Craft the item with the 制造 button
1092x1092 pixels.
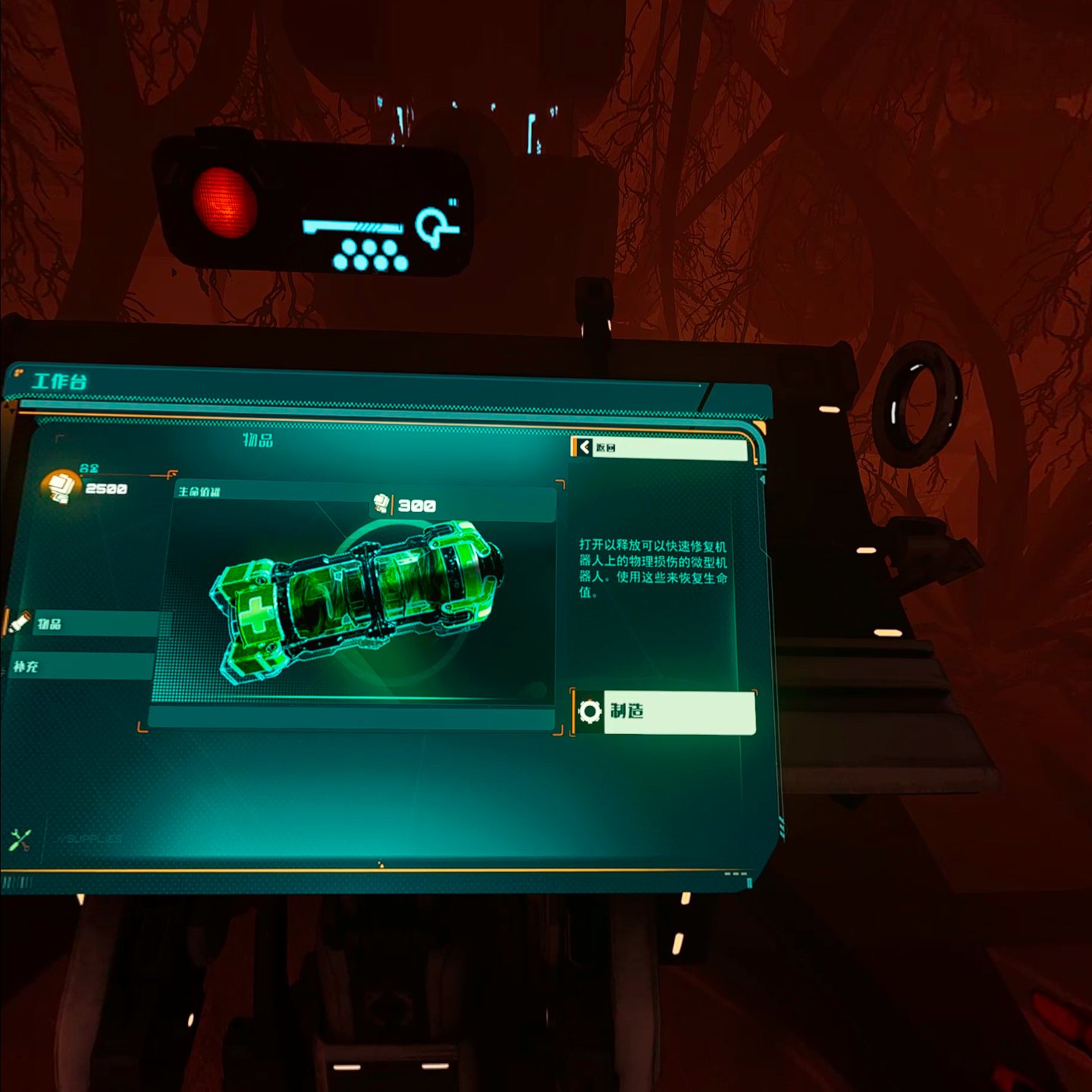(664, 712)
